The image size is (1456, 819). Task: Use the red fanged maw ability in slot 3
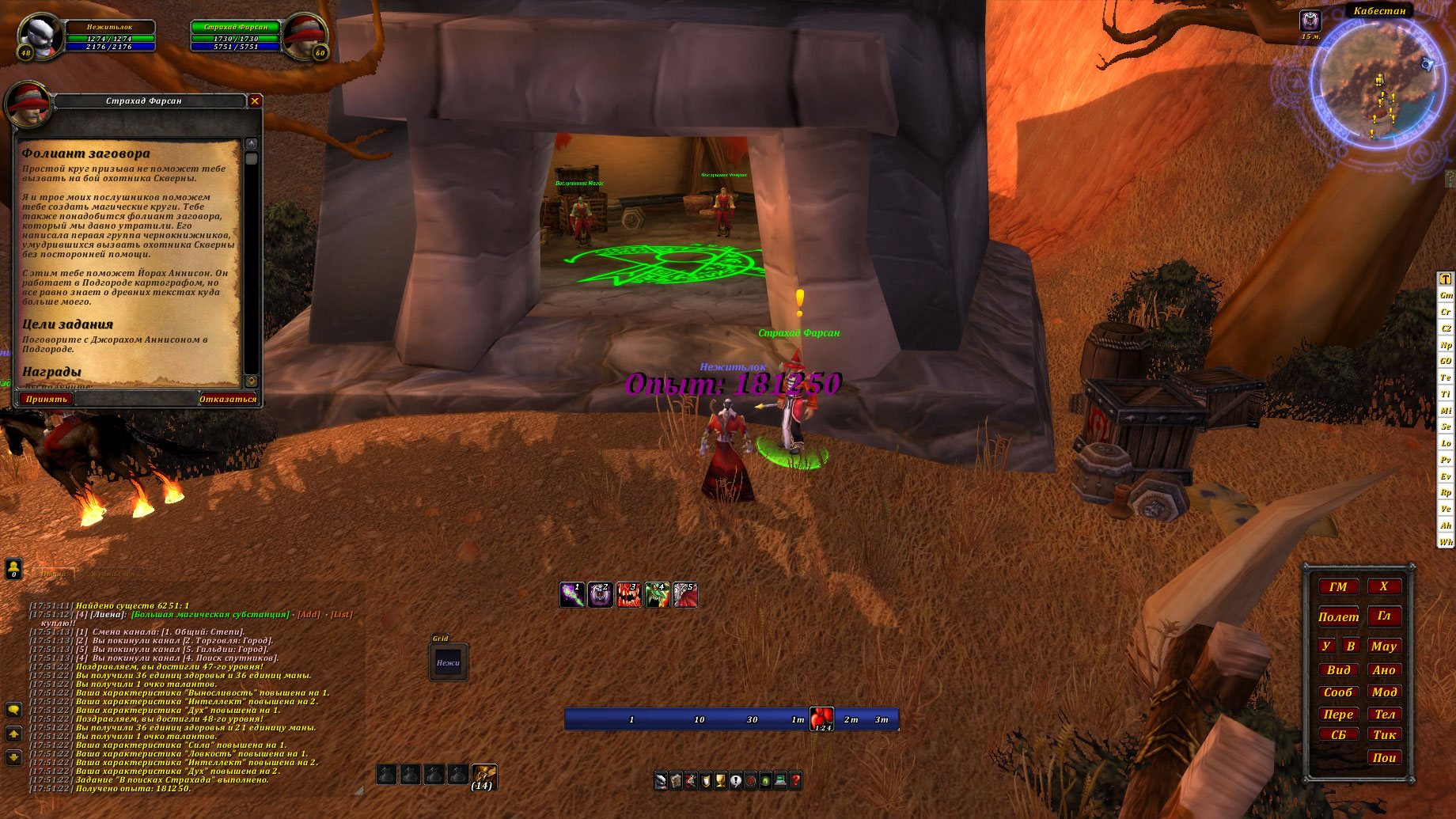(x=628, y=595)
